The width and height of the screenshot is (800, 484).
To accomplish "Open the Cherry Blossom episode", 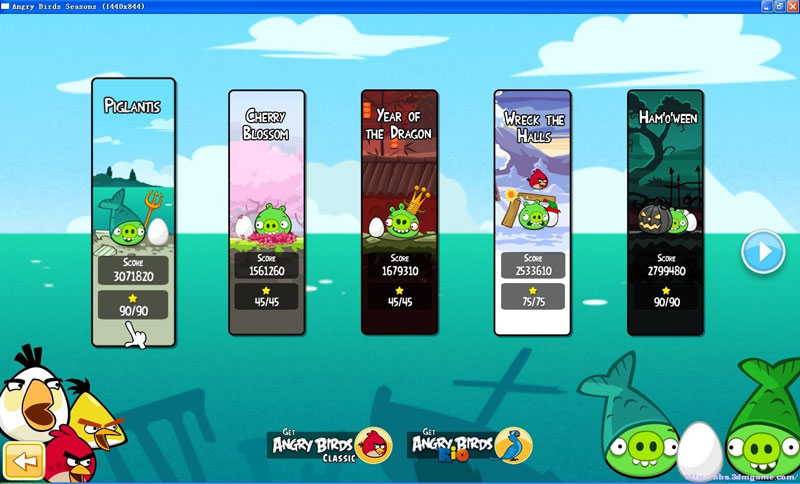I will tap(266, 210).
